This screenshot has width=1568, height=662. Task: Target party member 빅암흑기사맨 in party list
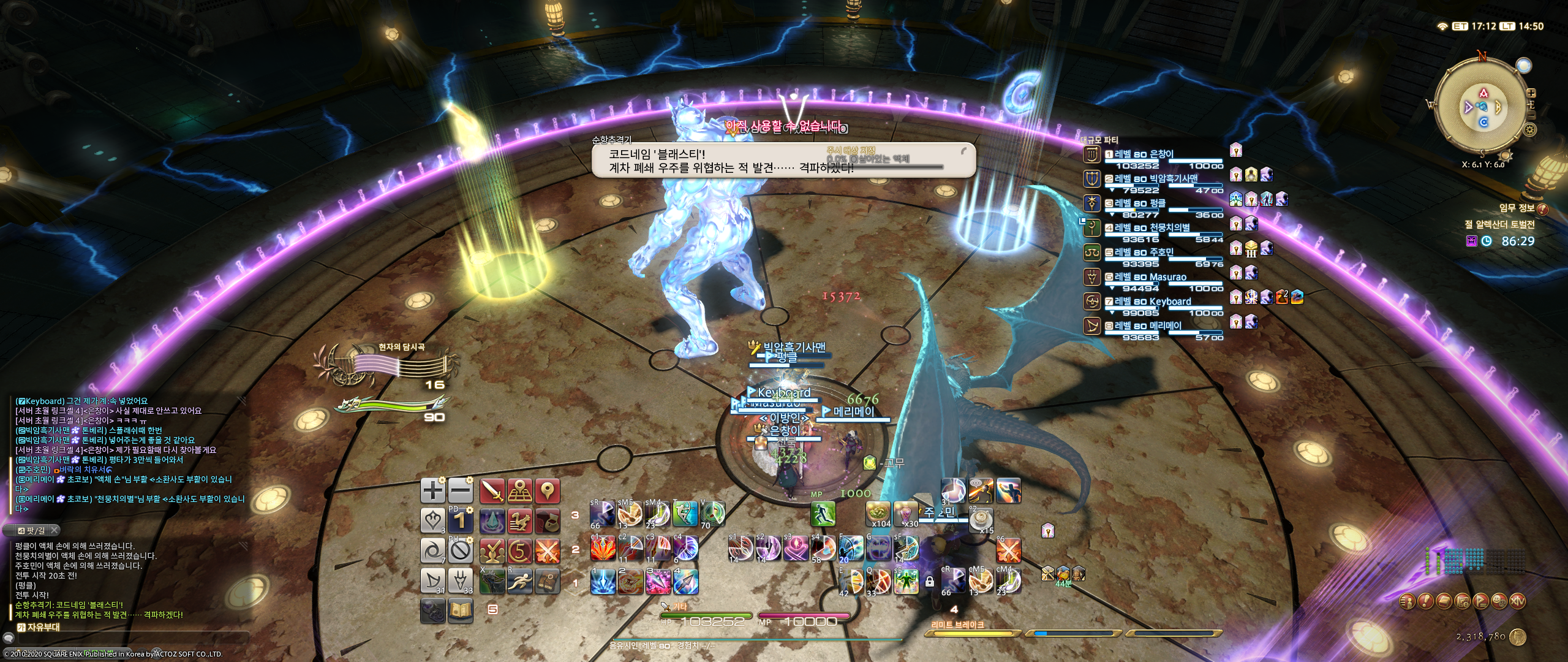tap(1155, 180)
